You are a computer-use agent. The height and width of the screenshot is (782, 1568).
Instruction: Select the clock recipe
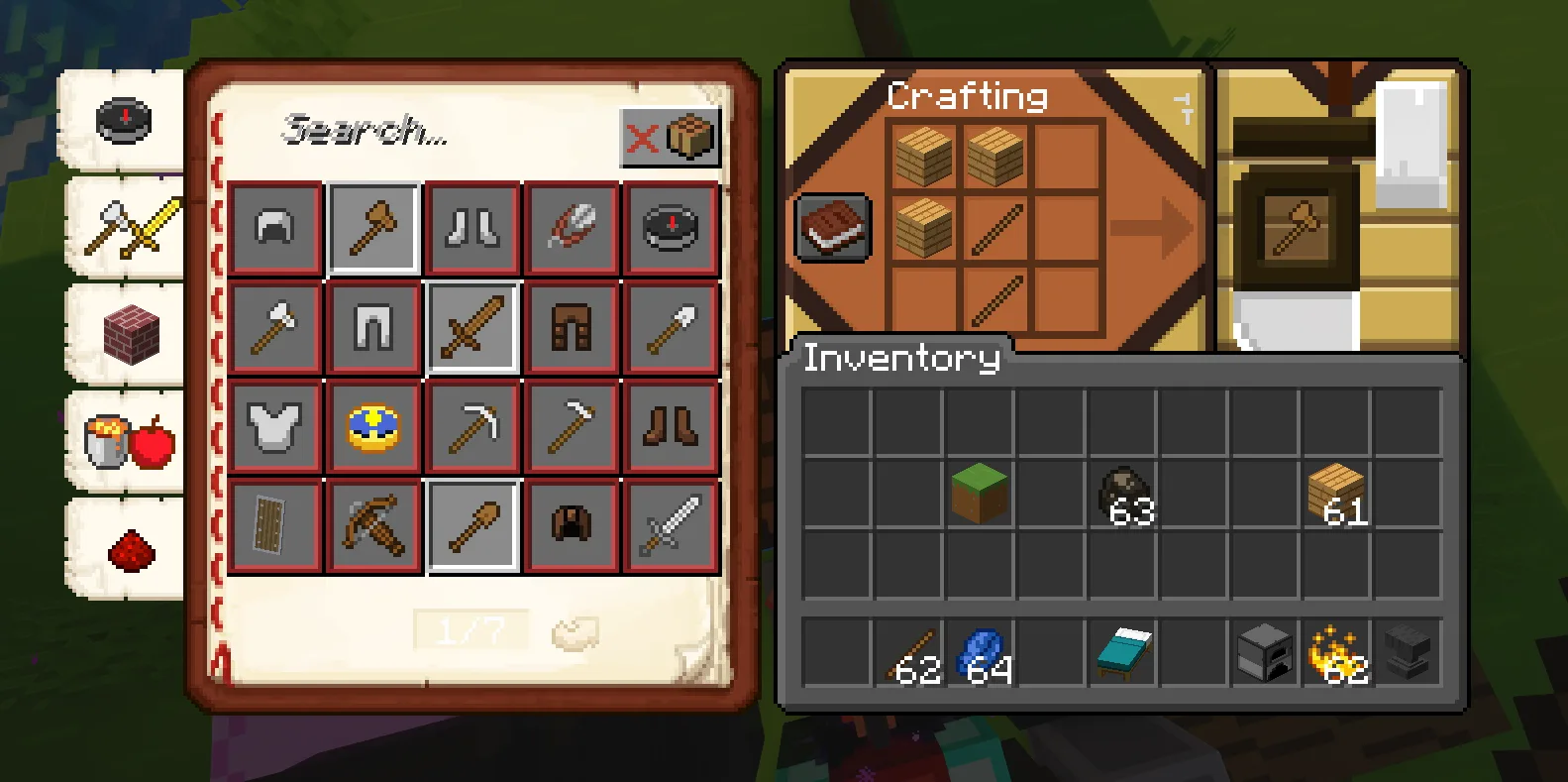tap(373, 426)
